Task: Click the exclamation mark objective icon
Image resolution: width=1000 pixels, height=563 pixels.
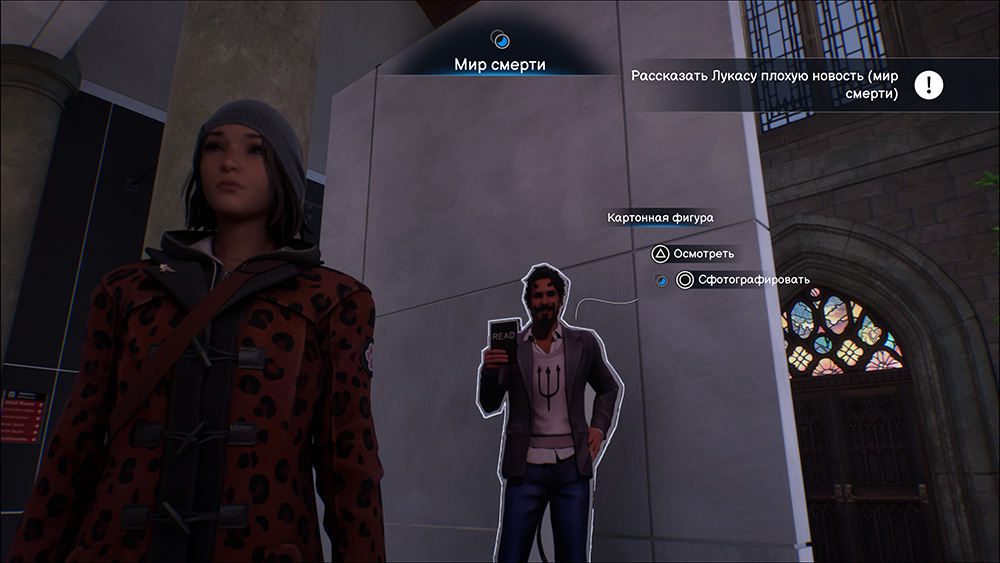Action: 929,85
